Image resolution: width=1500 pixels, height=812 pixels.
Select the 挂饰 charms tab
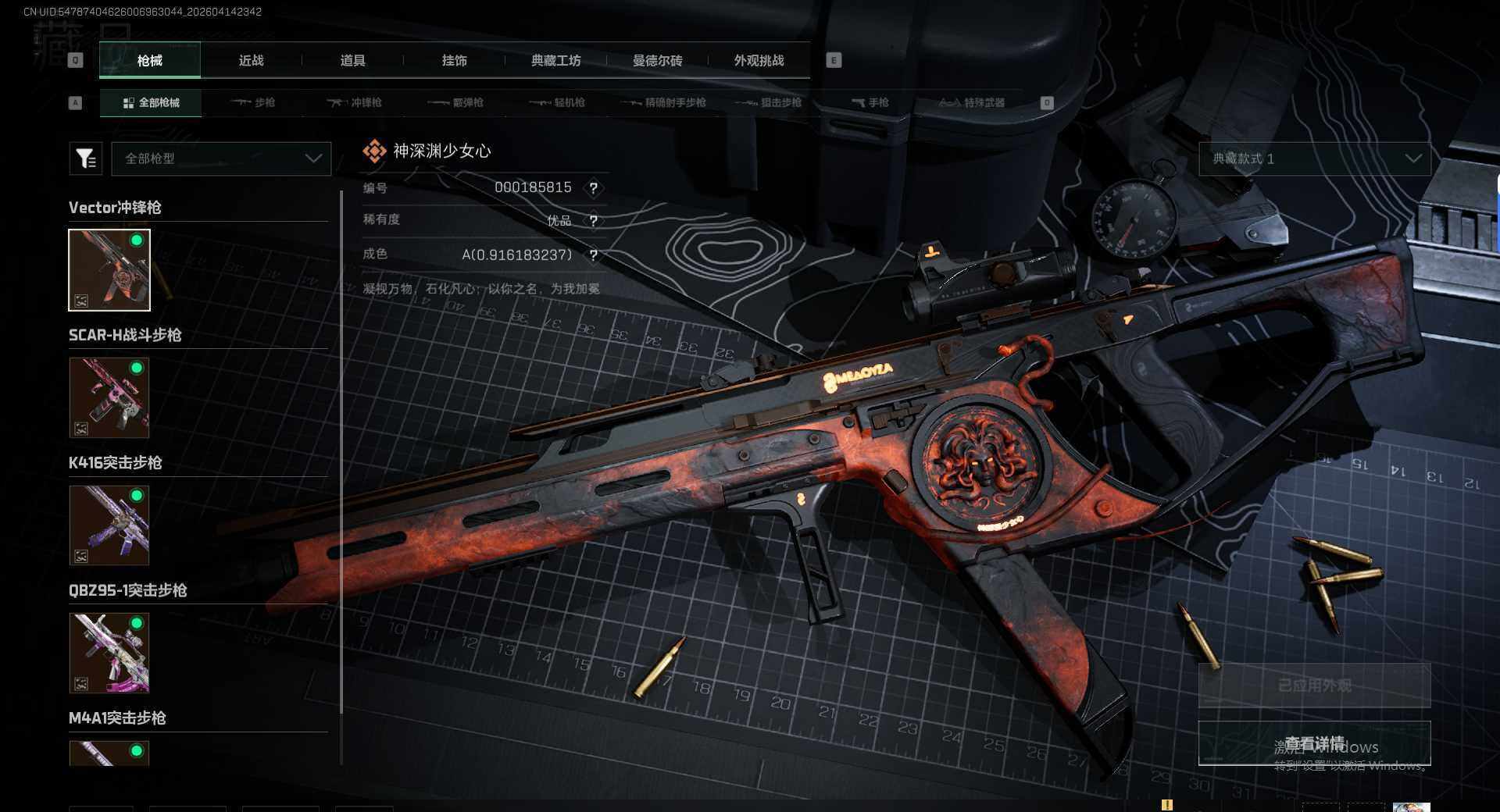pos(454,60)
